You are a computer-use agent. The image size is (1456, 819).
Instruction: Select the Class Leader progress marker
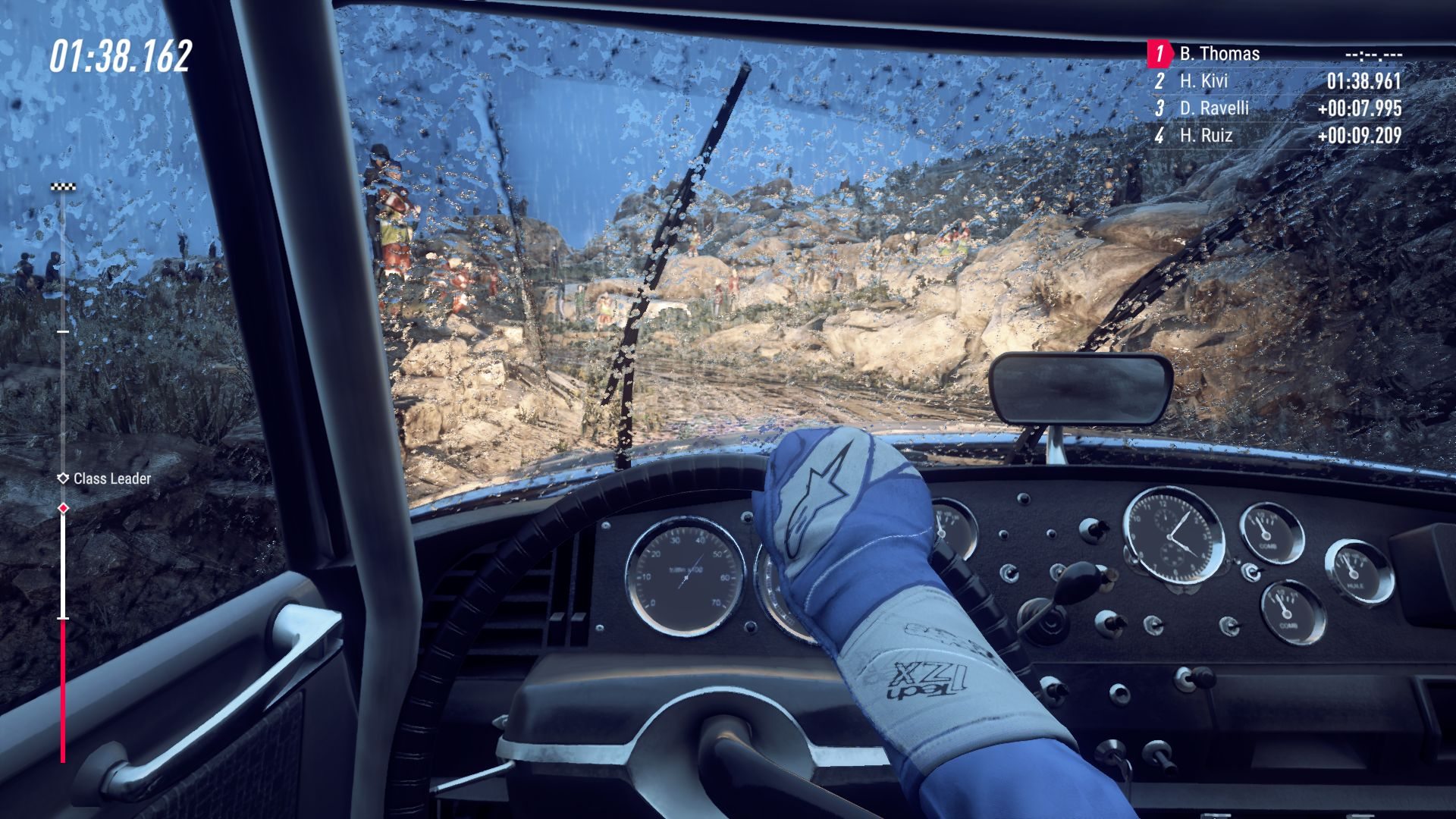pos(64,479)
